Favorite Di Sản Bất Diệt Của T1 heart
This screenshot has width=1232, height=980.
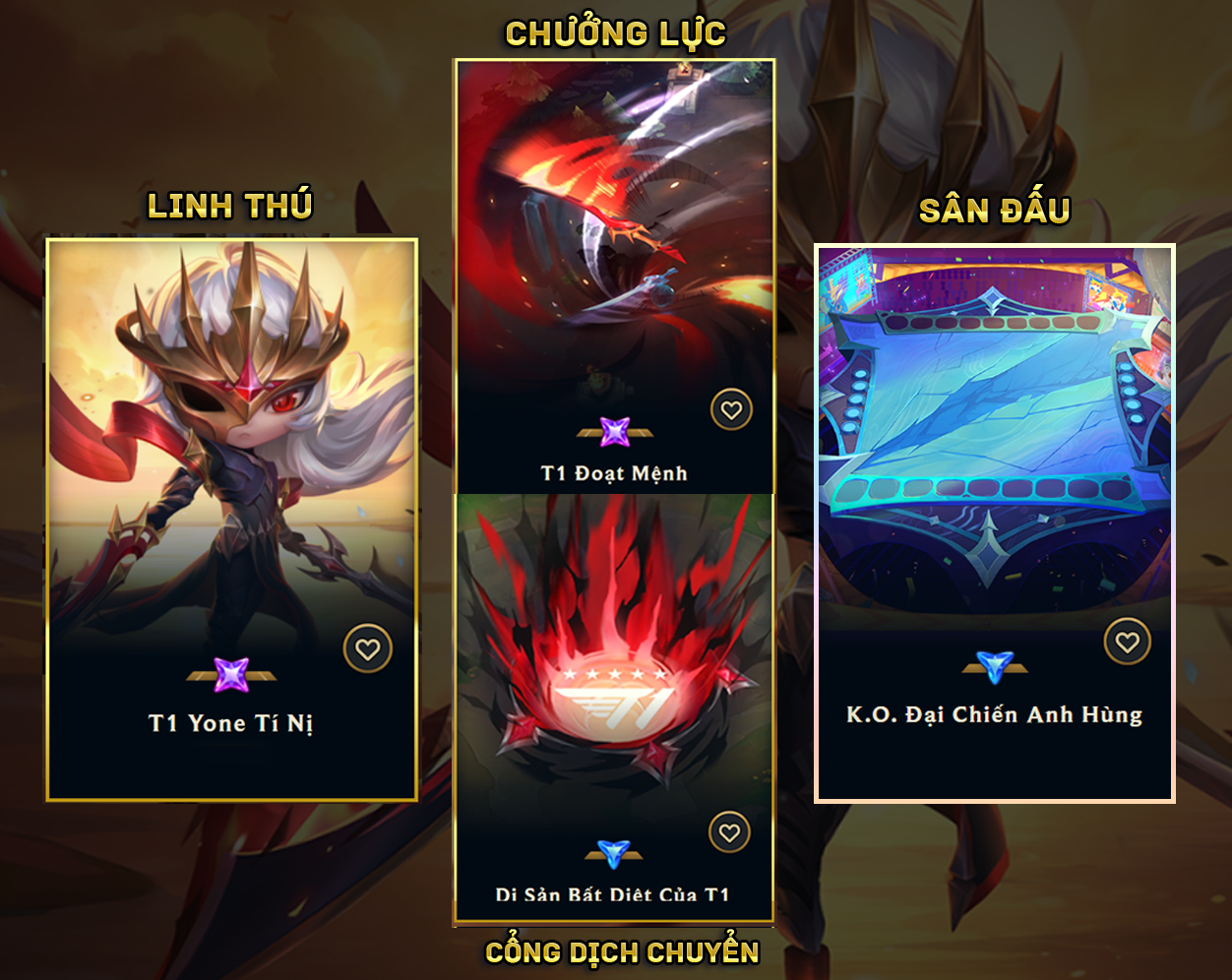pos(729,833)
